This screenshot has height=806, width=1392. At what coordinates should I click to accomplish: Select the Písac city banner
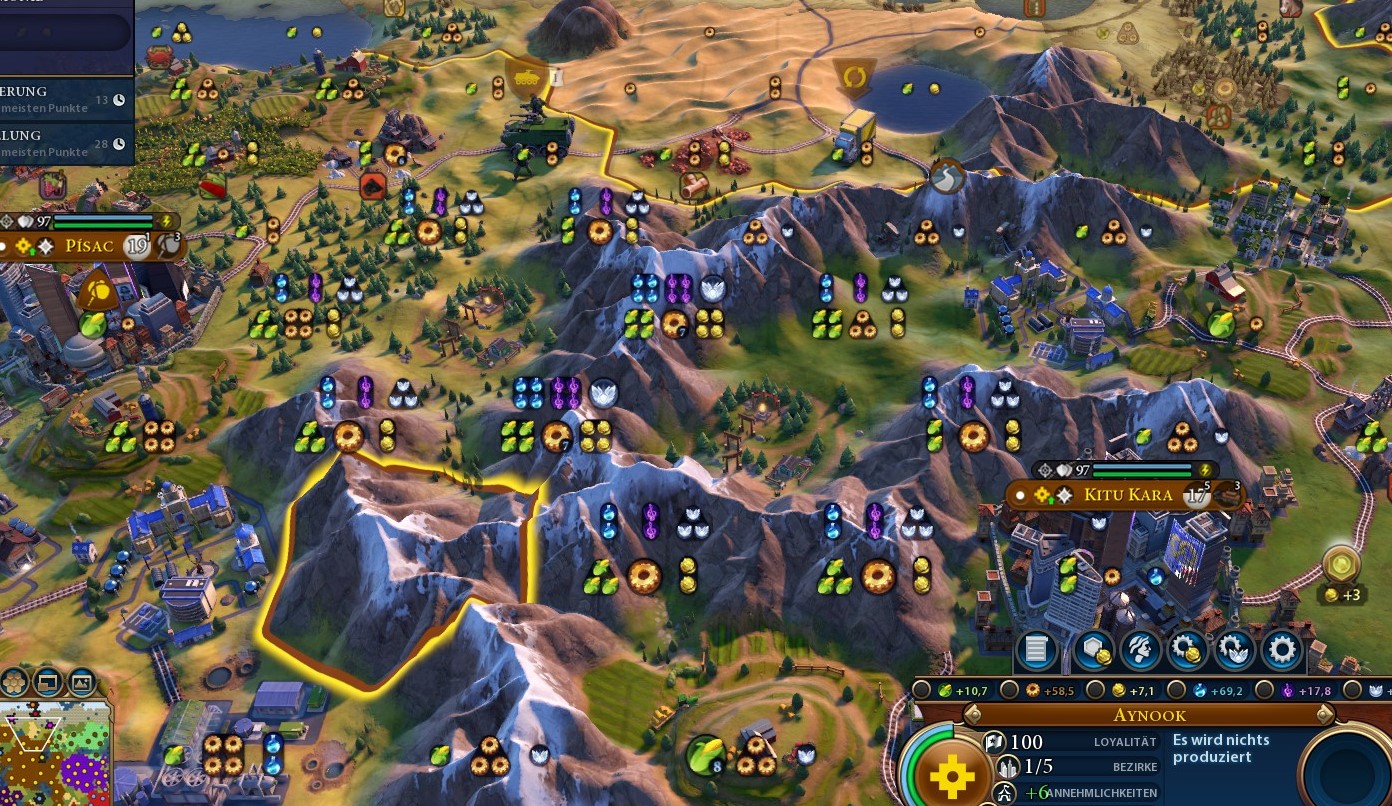92,245
